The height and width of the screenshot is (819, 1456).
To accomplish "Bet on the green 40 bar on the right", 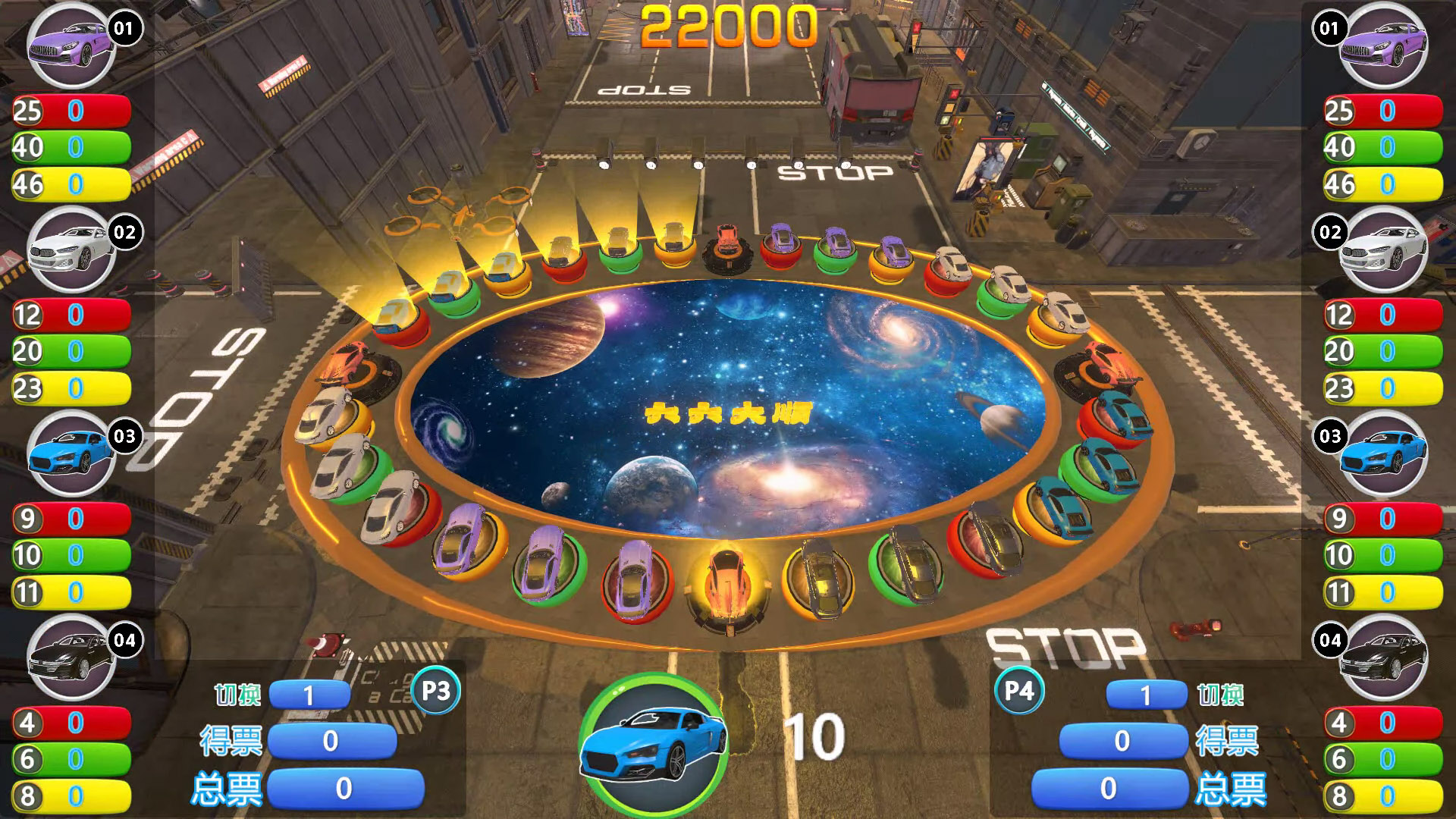I will coord(1384,148).
